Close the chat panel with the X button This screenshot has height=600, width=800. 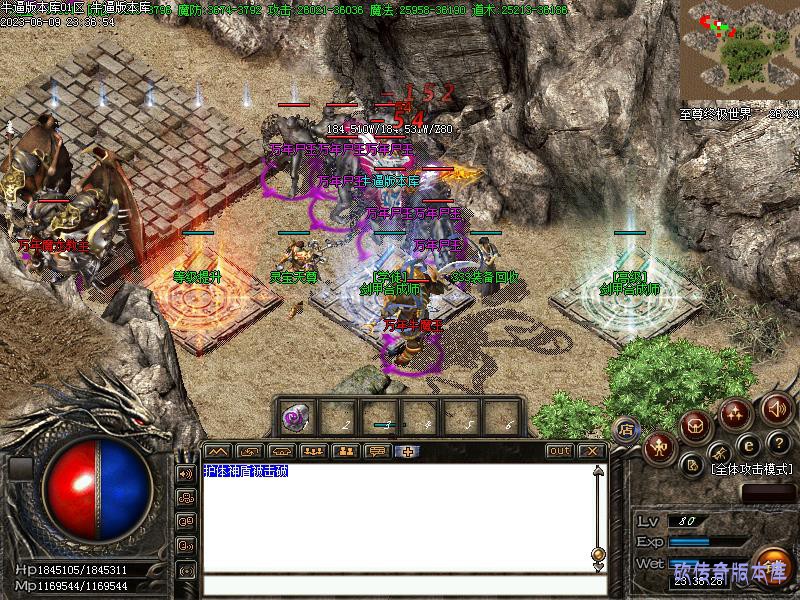click(592, 451)
